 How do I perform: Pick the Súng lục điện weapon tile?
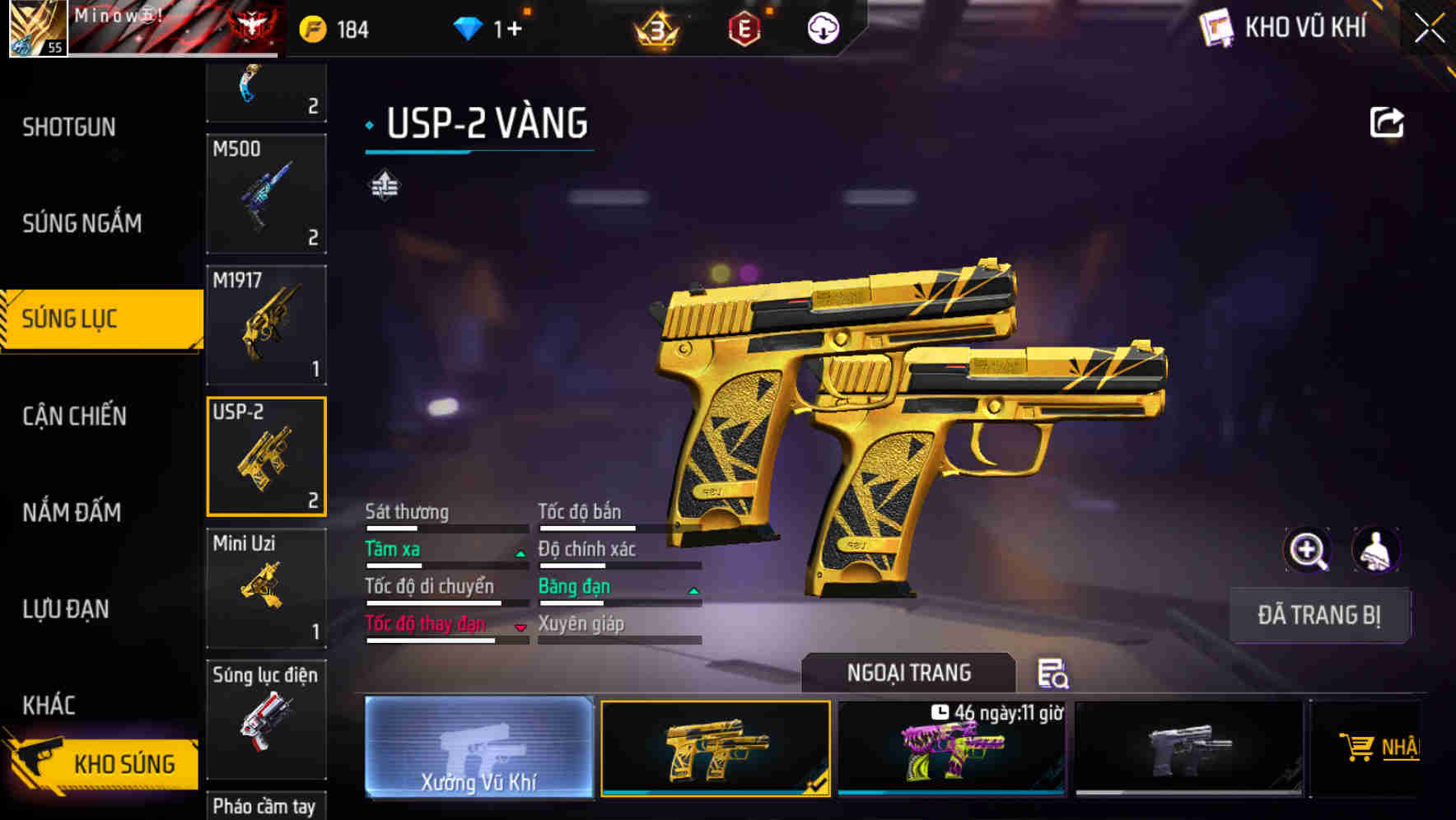tap(266, 719)
